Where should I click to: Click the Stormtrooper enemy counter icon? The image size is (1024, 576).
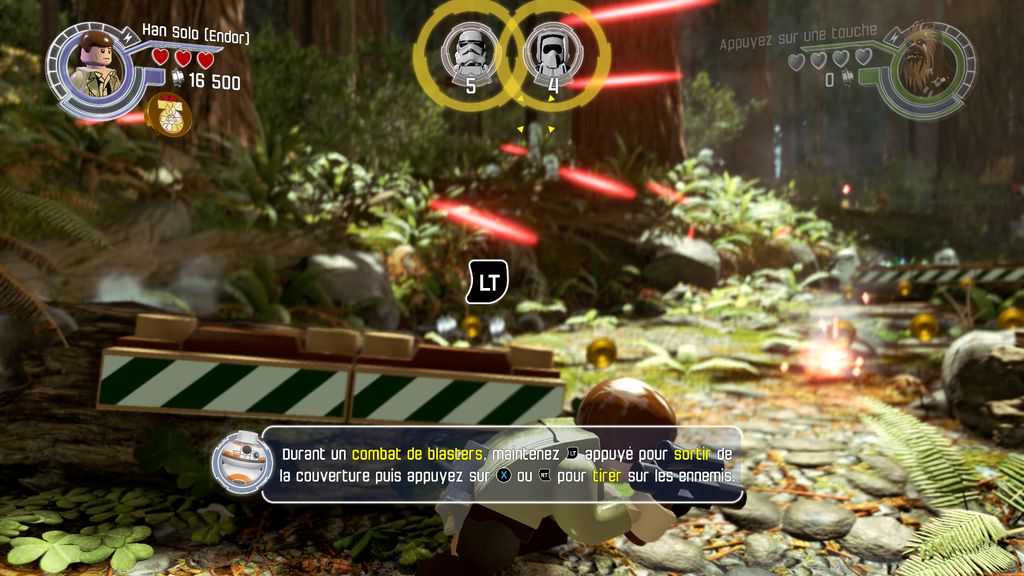470,50
